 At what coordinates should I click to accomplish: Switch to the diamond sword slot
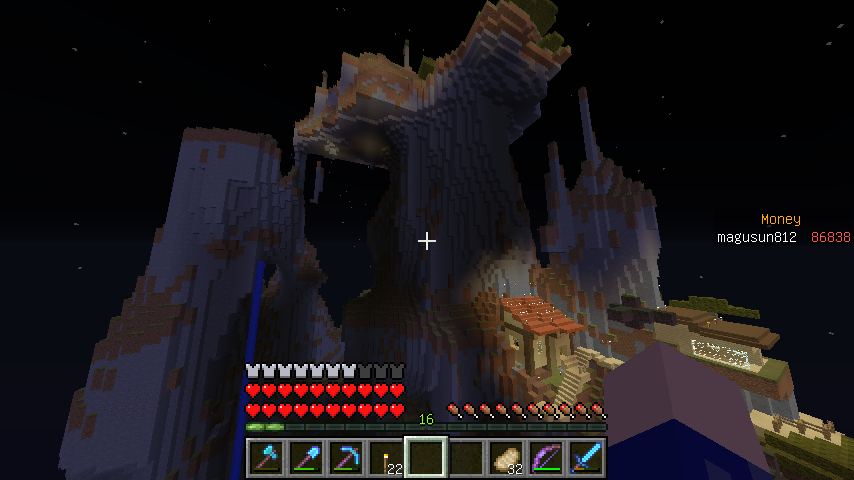(x=586, y=458)
